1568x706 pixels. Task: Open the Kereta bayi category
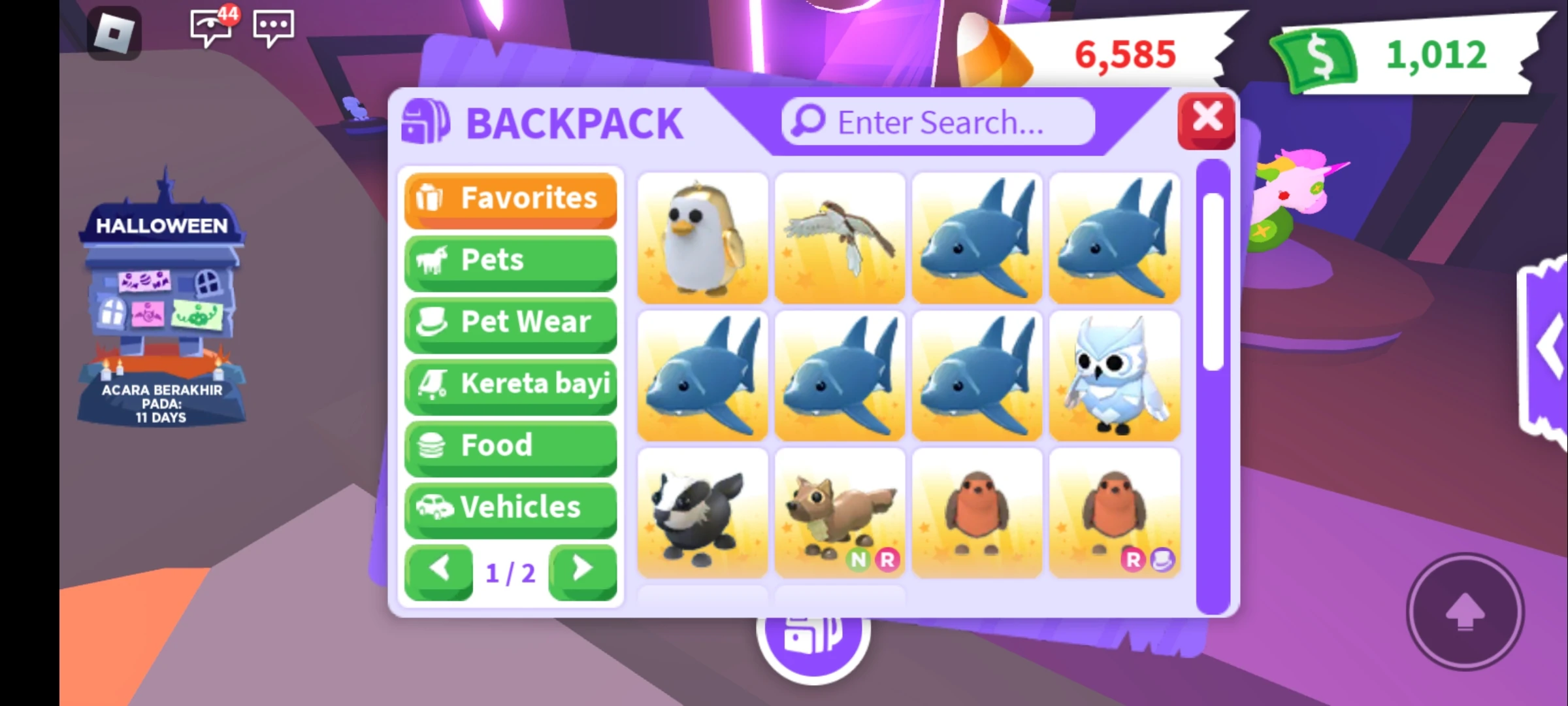510,384
